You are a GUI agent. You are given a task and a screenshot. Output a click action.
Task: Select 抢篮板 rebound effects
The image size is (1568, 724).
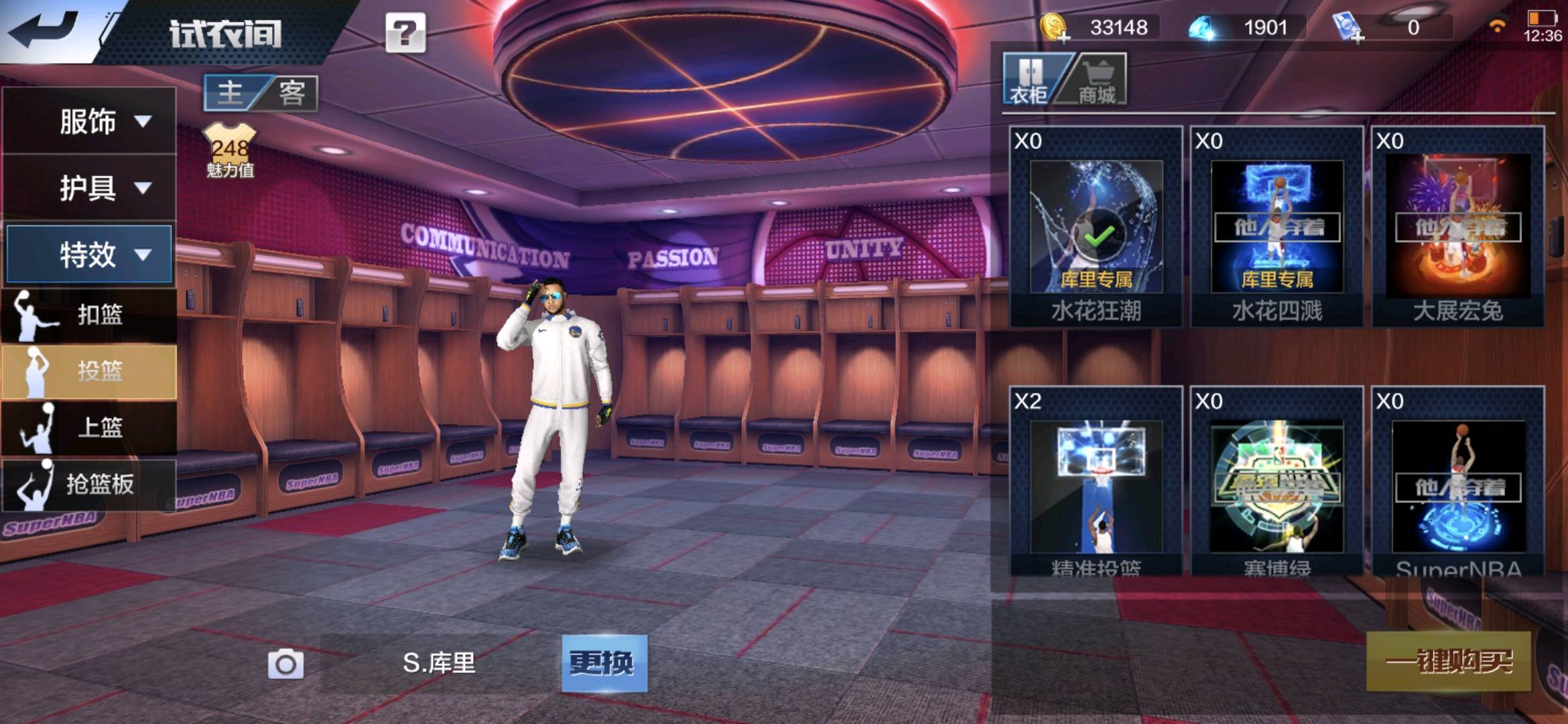click(89, 484)
